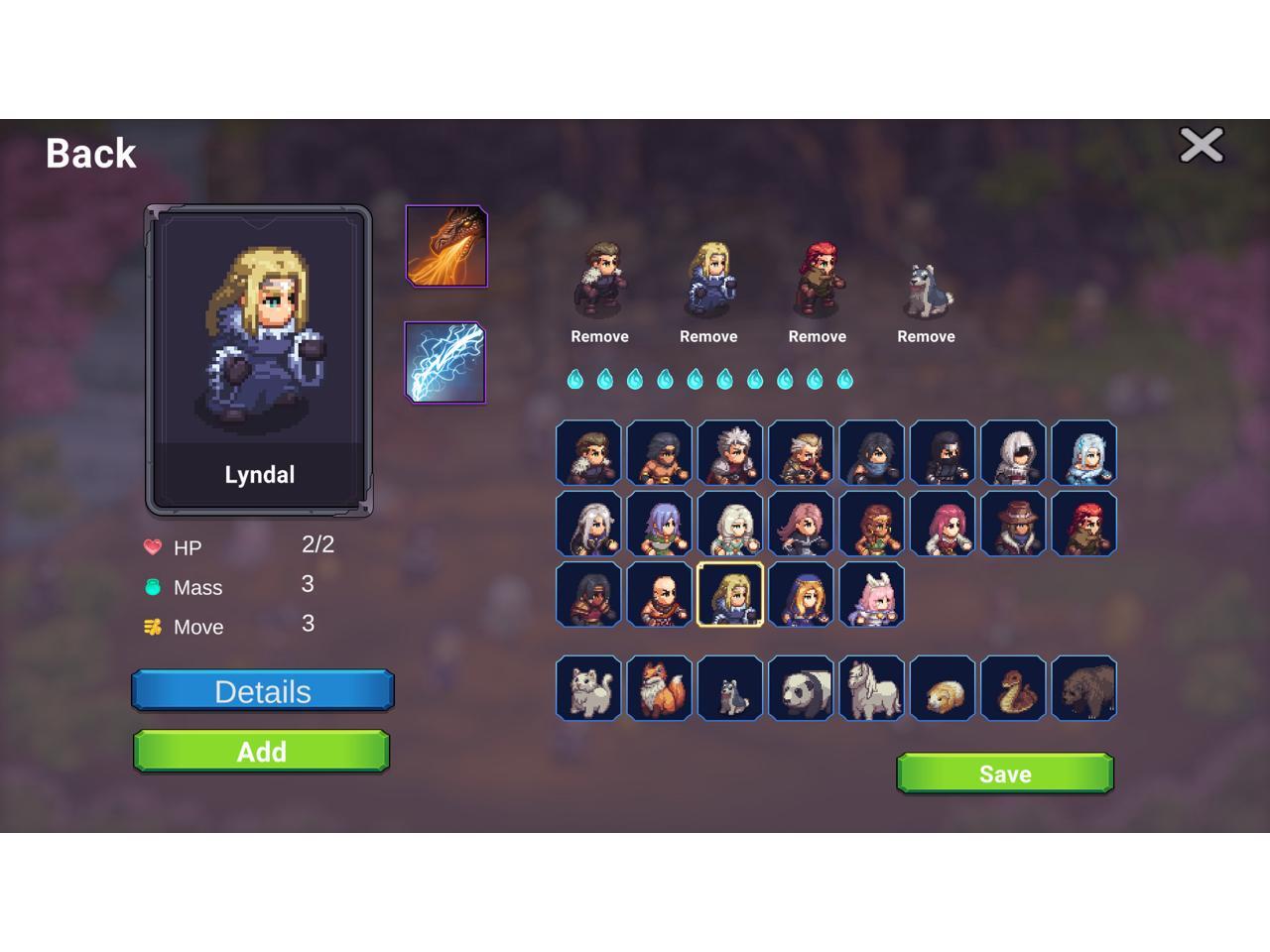The width and height of the screenshot is (1270, 952).
Task: Close the team selection screen
Action: point(1201,146)
